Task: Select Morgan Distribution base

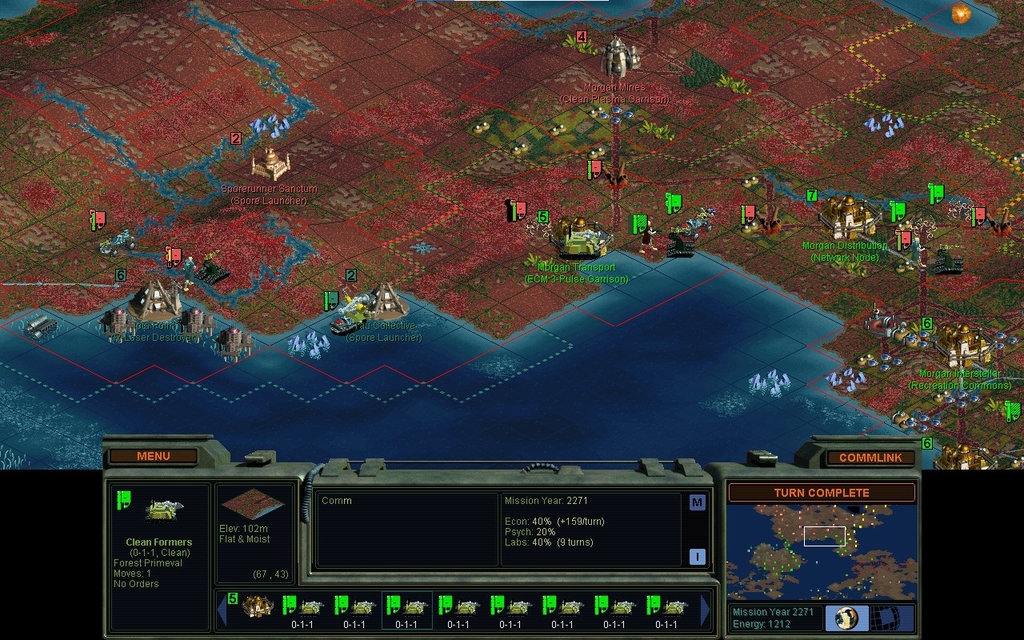Action: (x=844, y=216)
